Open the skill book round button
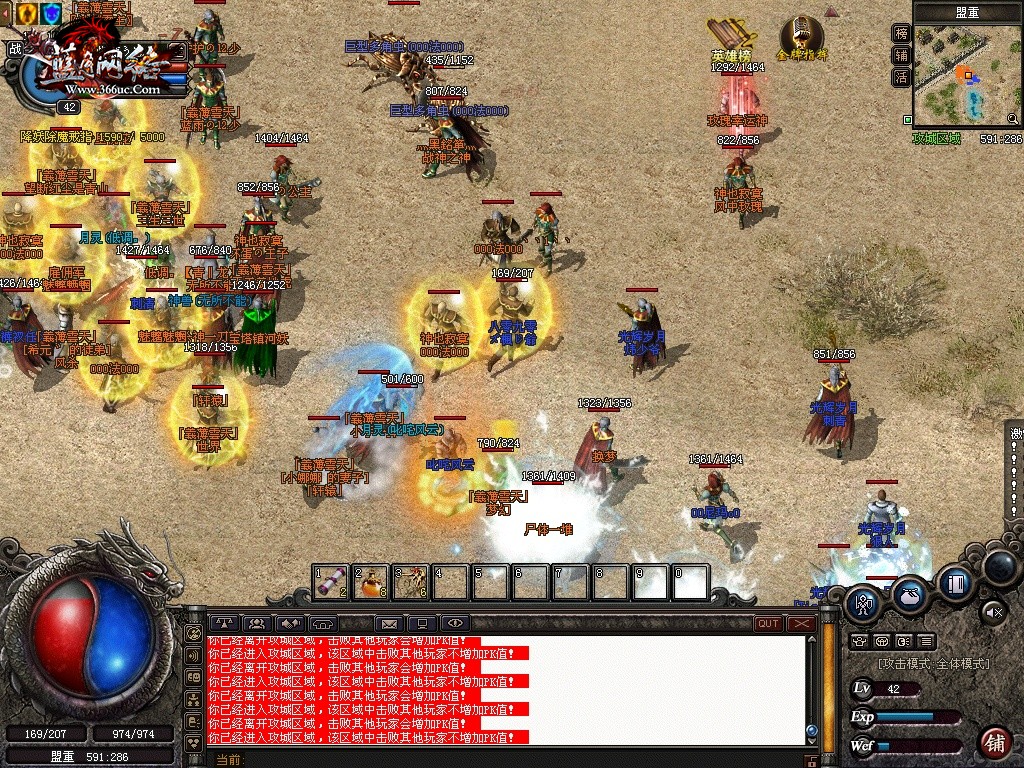The image size is (1024, 768). 956,583
